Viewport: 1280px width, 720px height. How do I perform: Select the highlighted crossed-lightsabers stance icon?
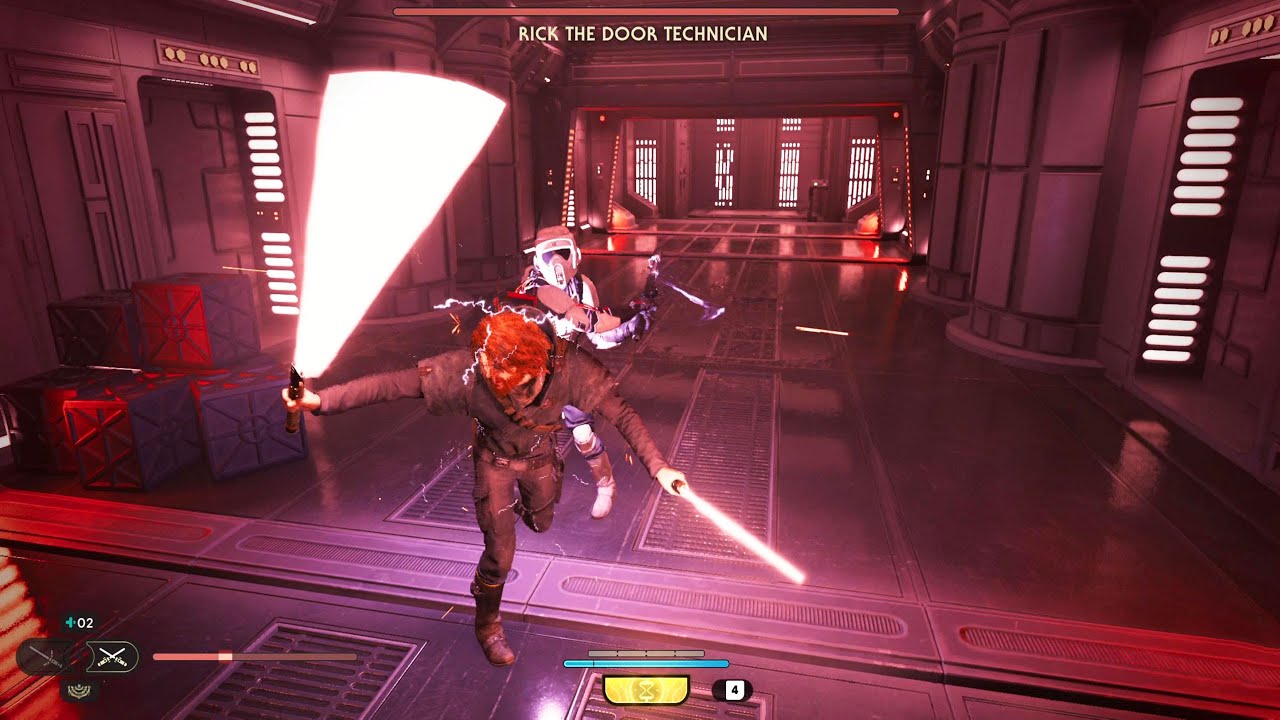112,657
